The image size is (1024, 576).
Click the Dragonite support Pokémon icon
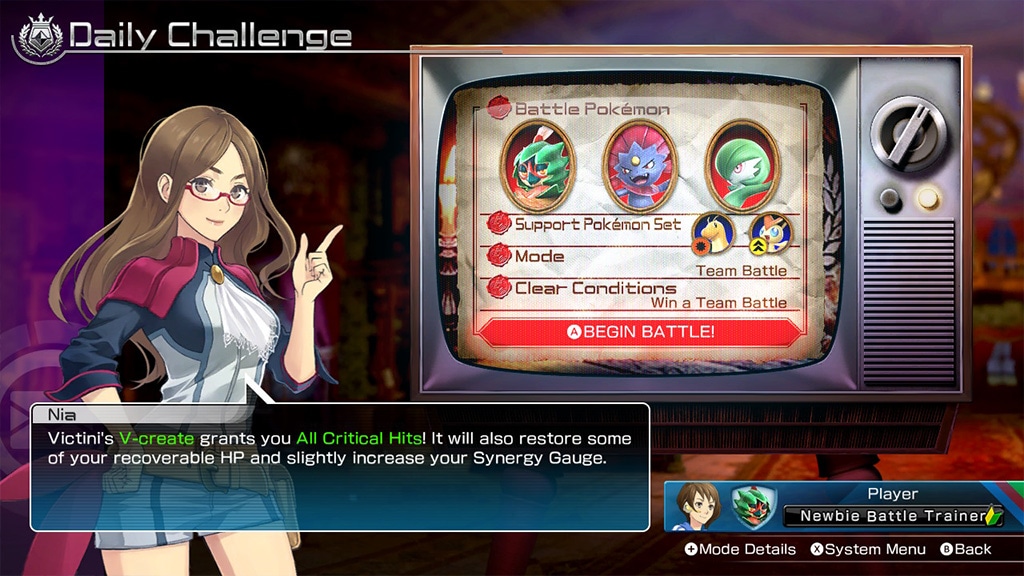(x=713, y=231)
